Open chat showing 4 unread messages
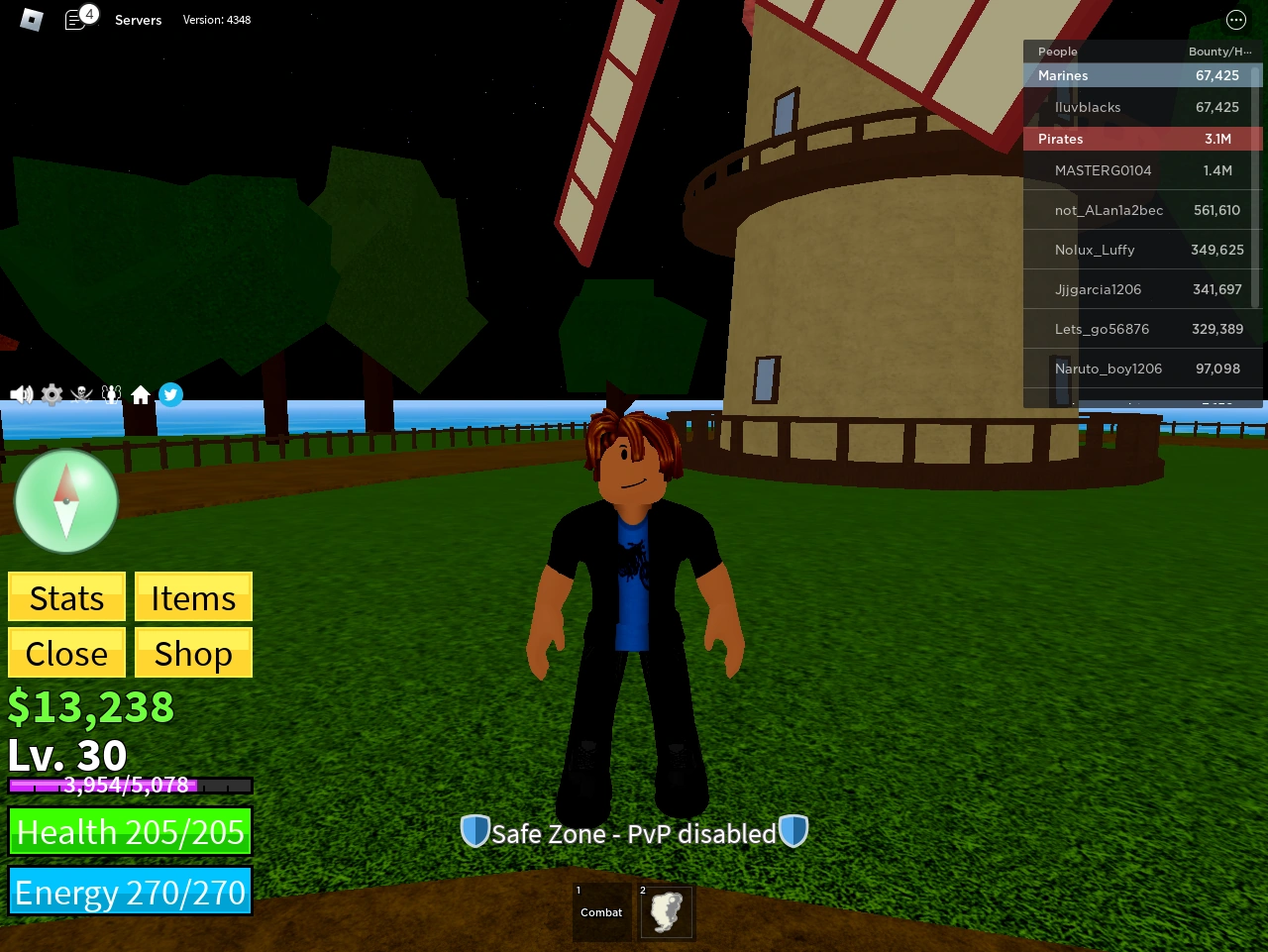The width and height of the screenshot is (1268, 952). [77, 20]
